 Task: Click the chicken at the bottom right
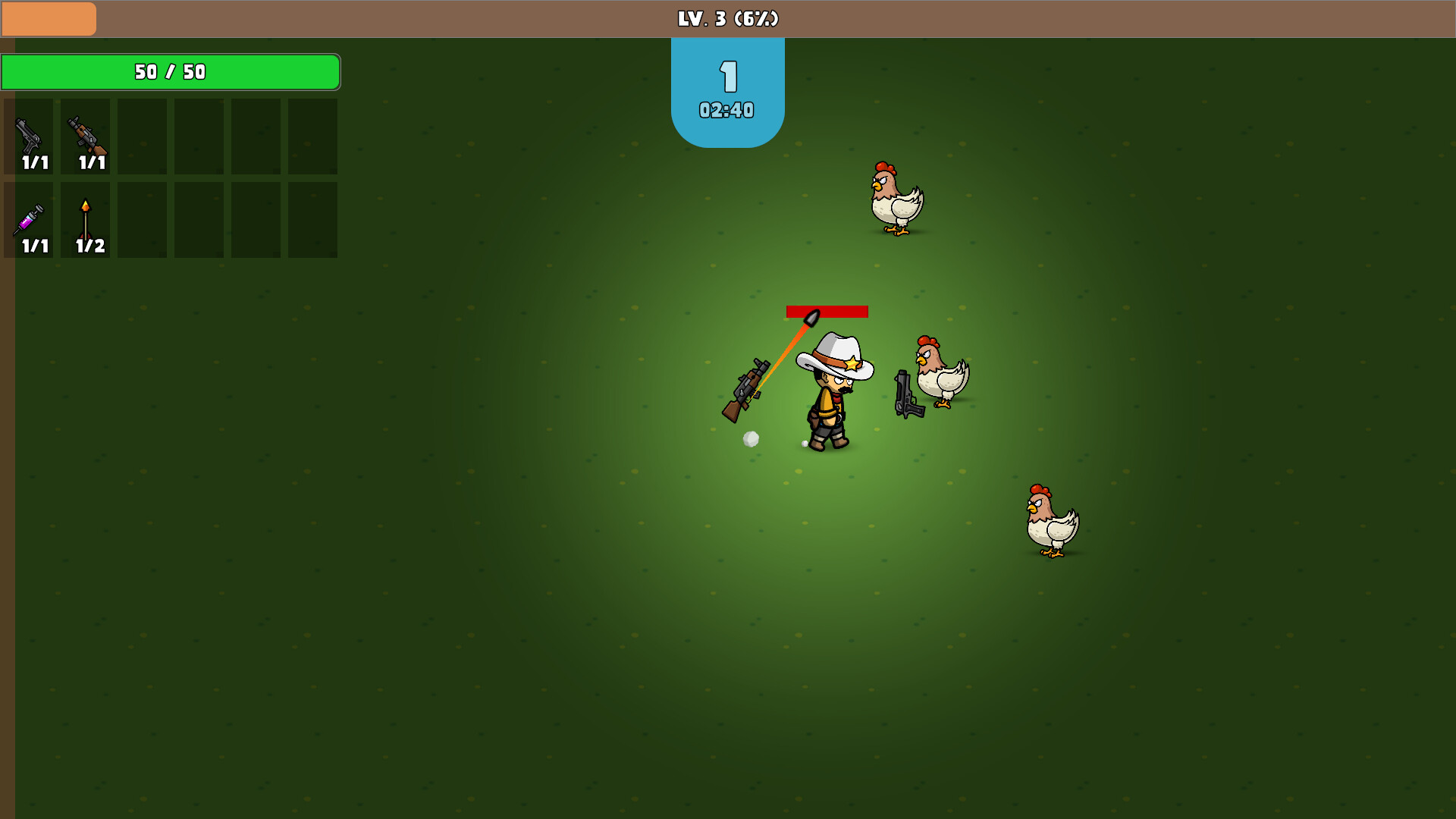click(1052, 519)
